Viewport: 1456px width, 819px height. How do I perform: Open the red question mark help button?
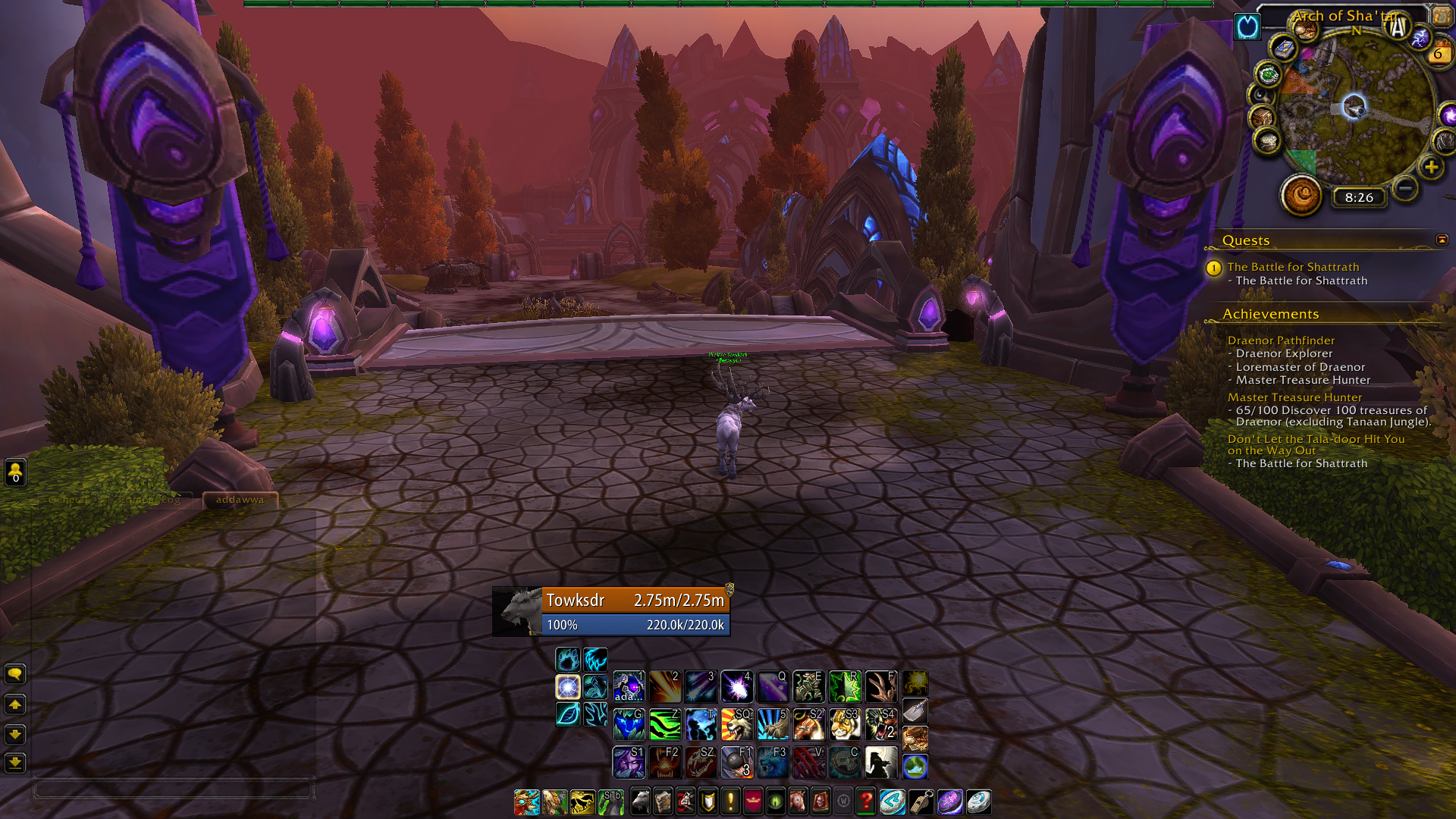(865, 802)
